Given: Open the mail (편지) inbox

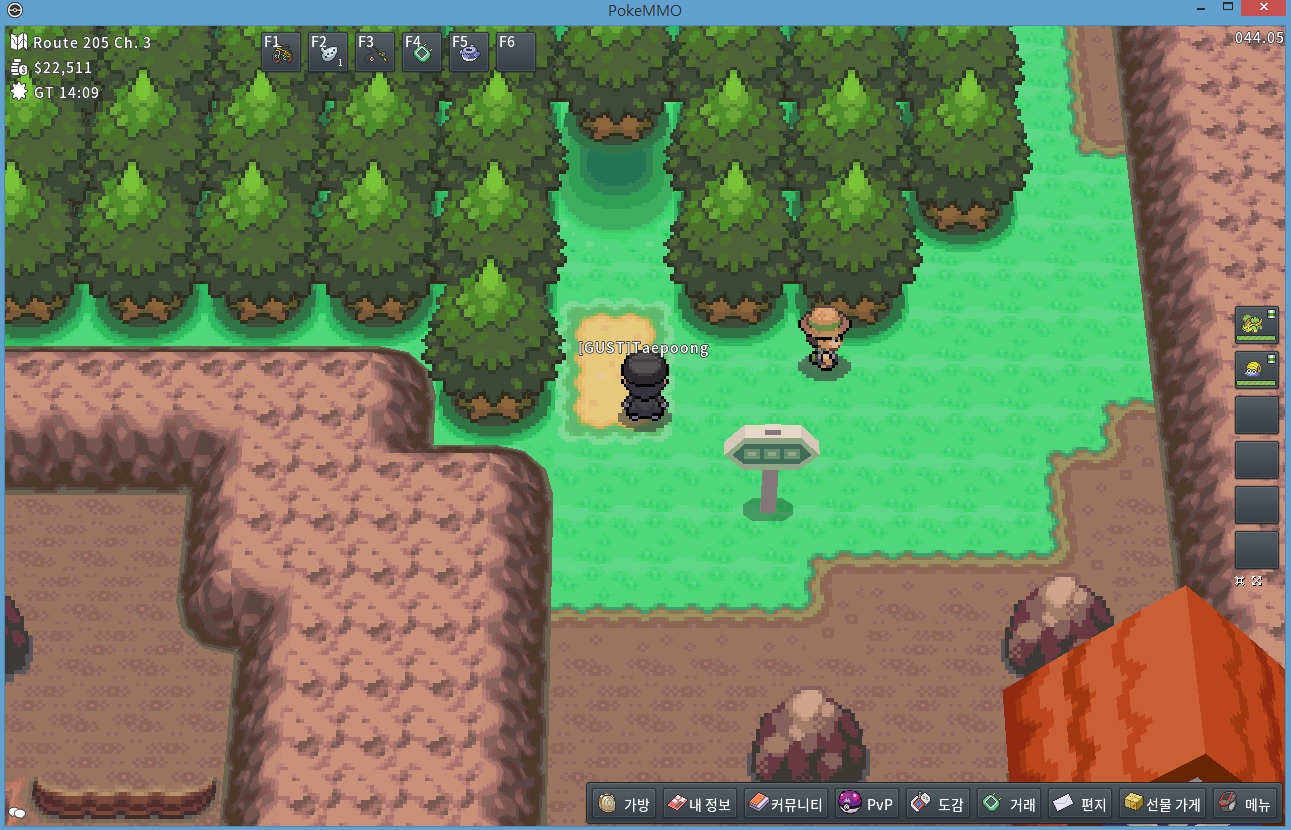Looking at the screenshot, I should click(1080, 804).
